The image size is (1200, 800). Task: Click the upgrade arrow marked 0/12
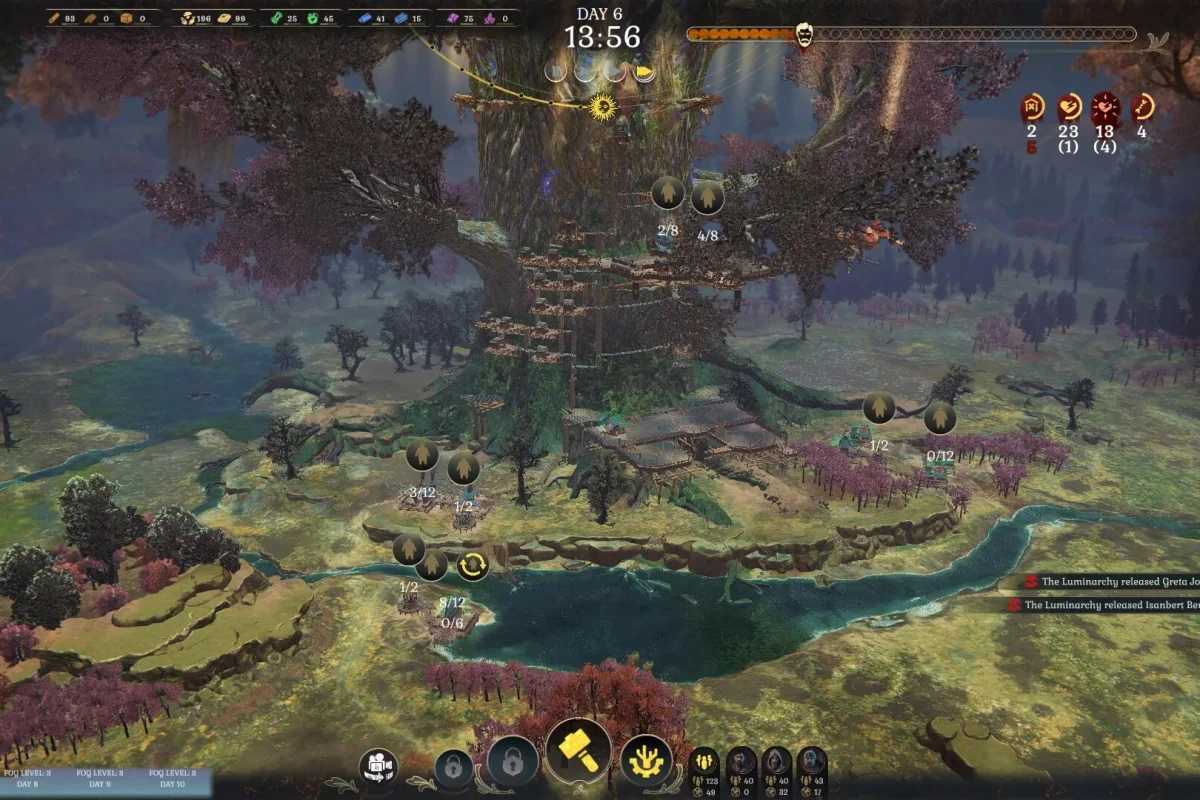point(939,418)
